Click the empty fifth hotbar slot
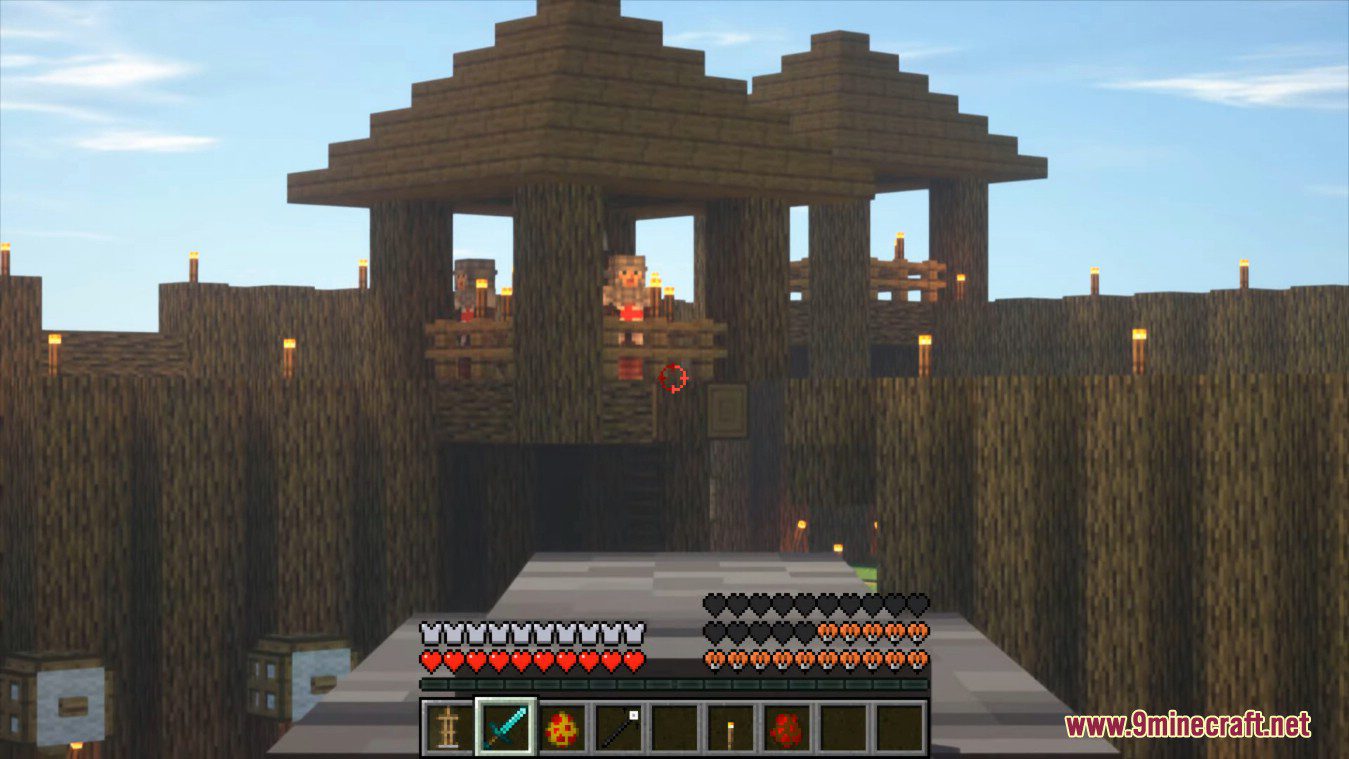The image size is (1349, 759). (x=675, y=727)
